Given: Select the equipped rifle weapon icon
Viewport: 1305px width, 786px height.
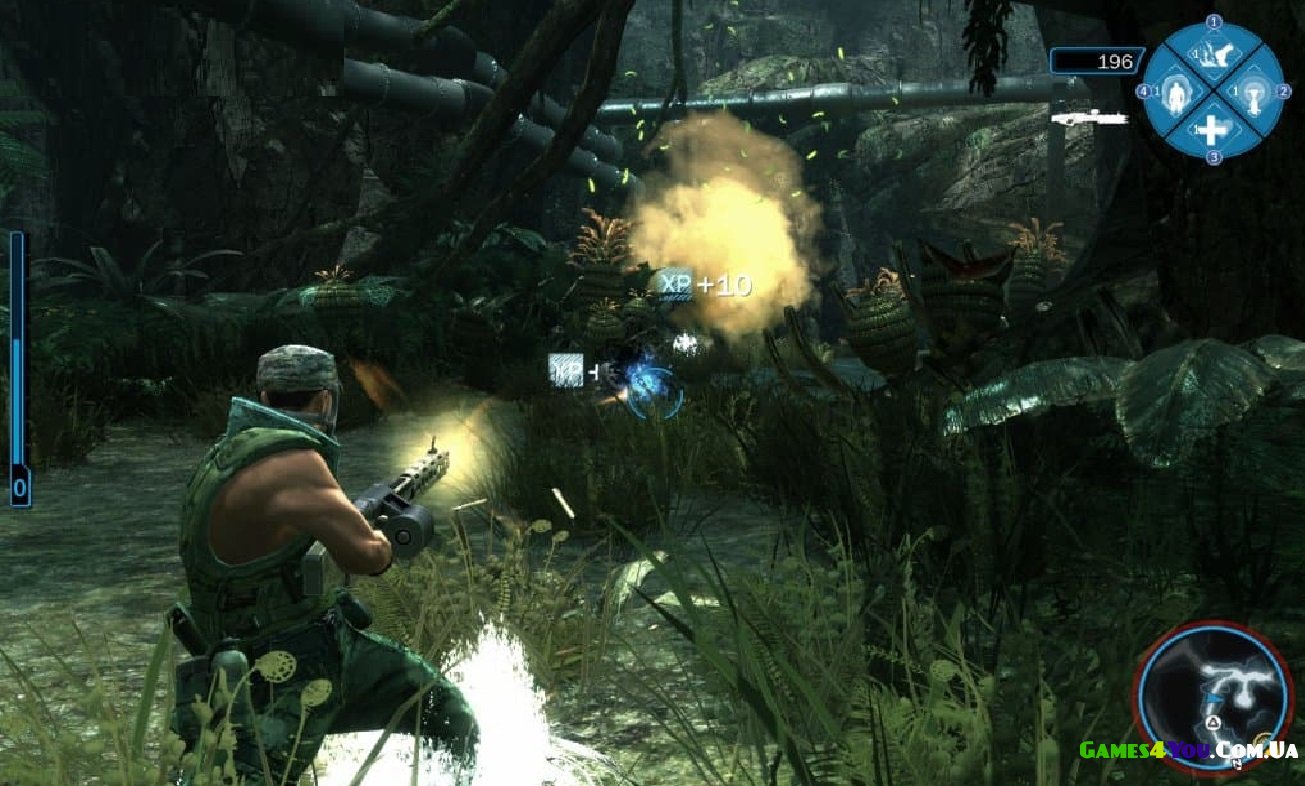Looking at the screenshot, I should click(x=1089, y=117).
